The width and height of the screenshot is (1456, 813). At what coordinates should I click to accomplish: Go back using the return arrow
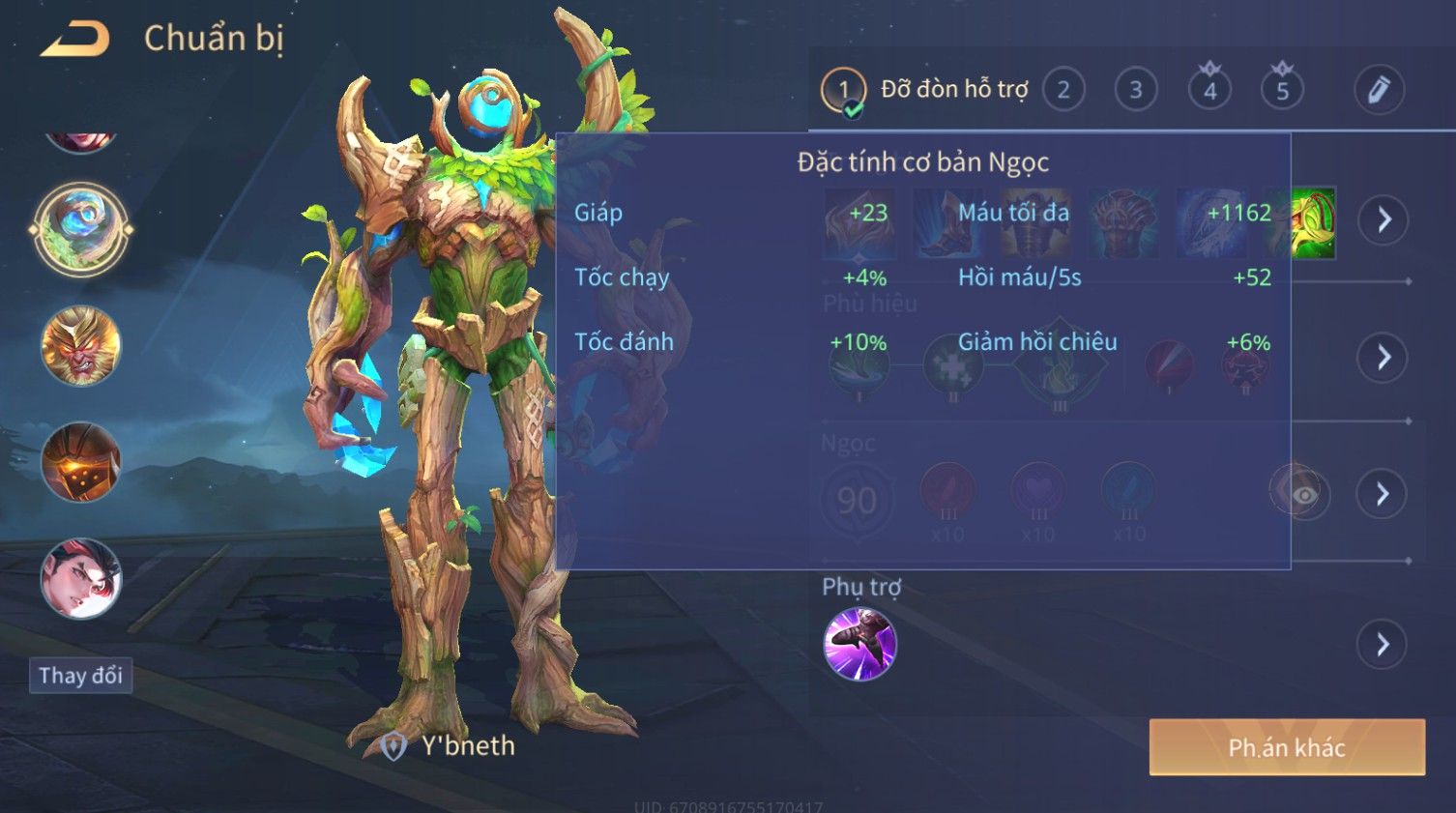75,40
